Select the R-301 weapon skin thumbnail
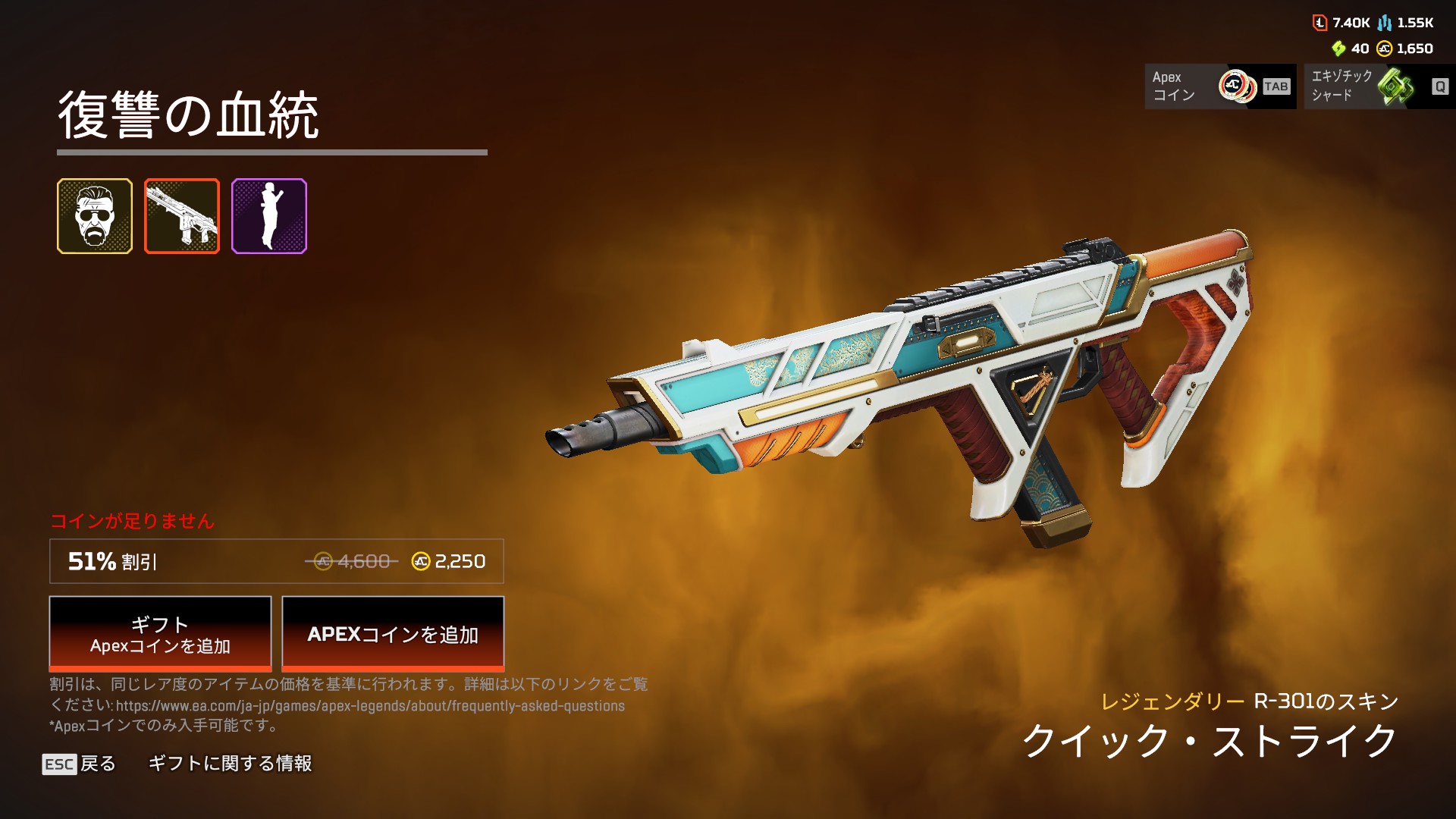1456x819 pixels. (x=182, y=216)
